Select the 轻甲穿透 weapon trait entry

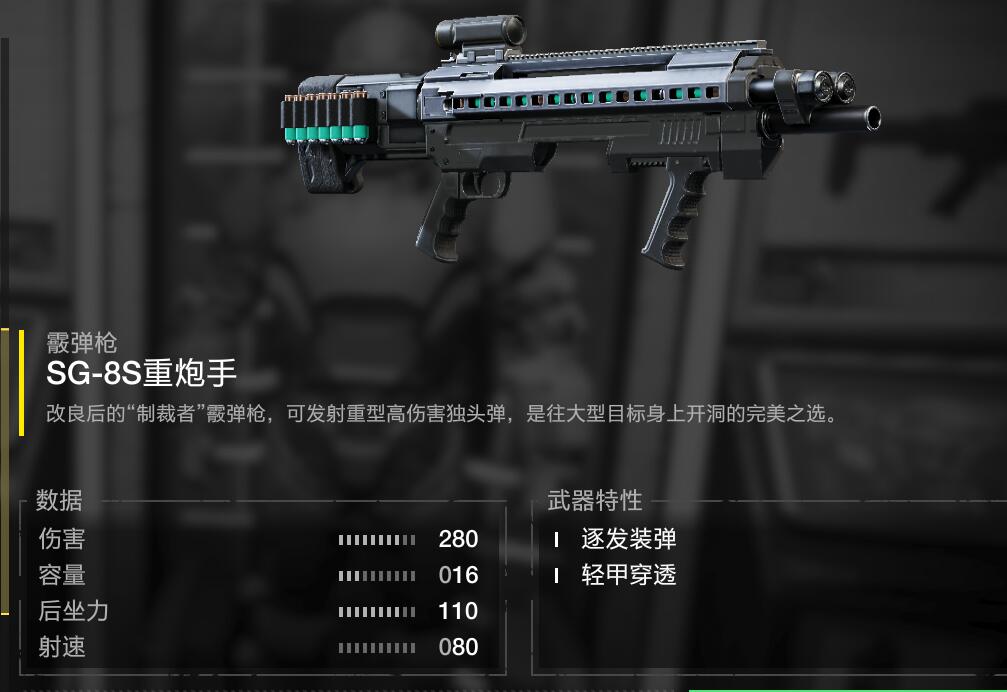628,575
